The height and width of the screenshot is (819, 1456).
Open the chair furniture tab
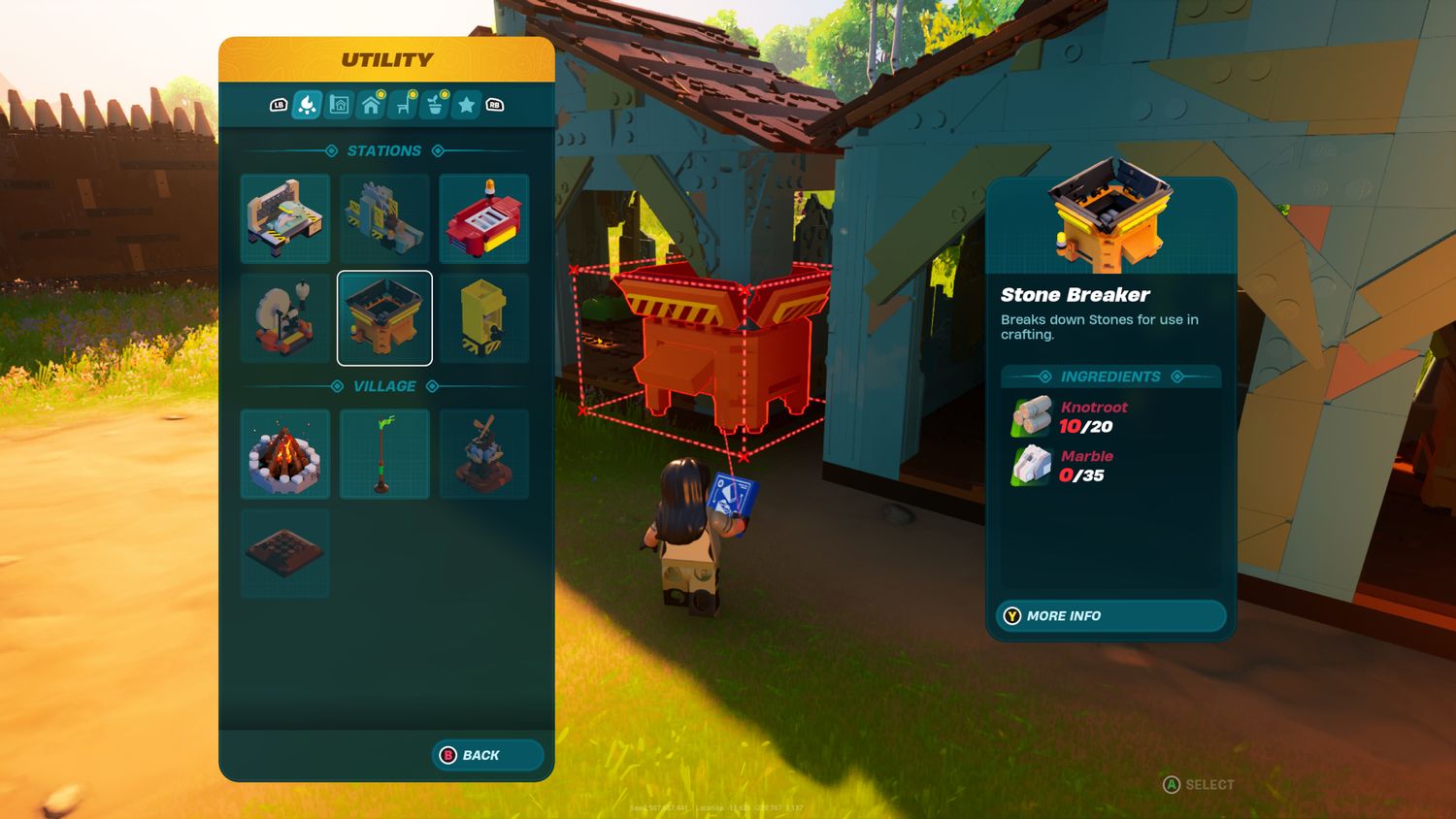pyautogui.click(x=403, y=105)
